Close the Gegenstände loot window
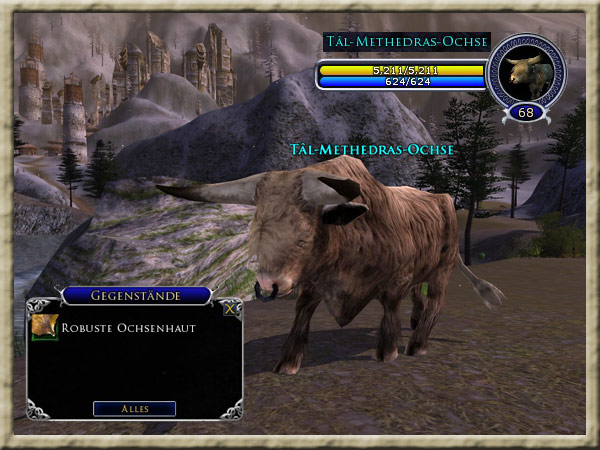 click(230, 308)
